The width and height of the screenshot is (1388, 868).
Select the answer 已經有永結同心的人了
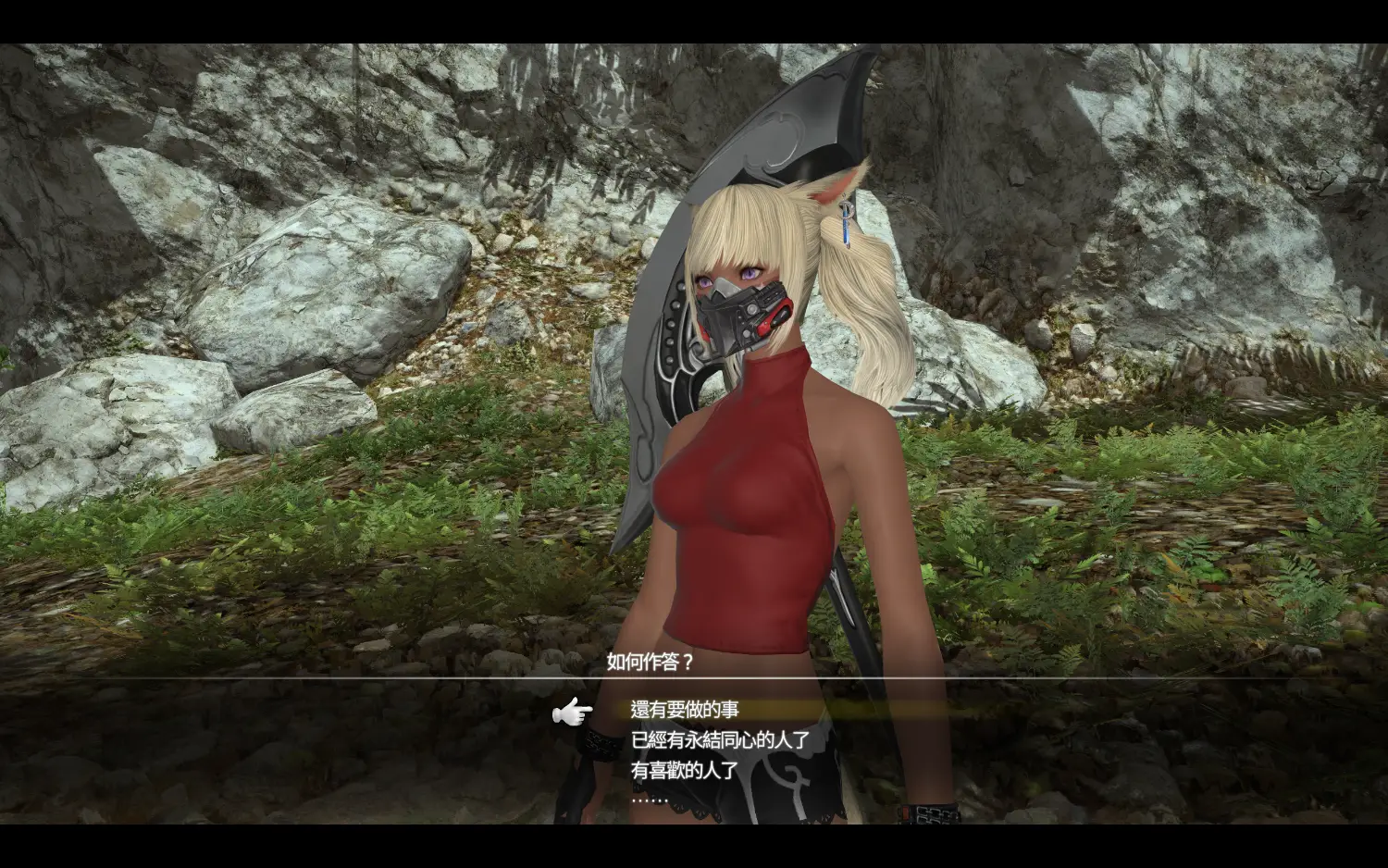(x=720, y=739)
